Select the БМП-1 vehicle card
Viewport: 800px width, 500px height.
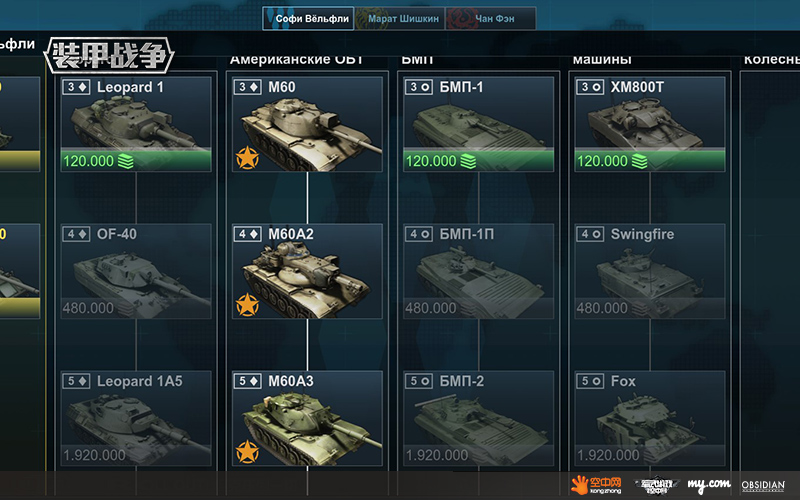[478, 124]
